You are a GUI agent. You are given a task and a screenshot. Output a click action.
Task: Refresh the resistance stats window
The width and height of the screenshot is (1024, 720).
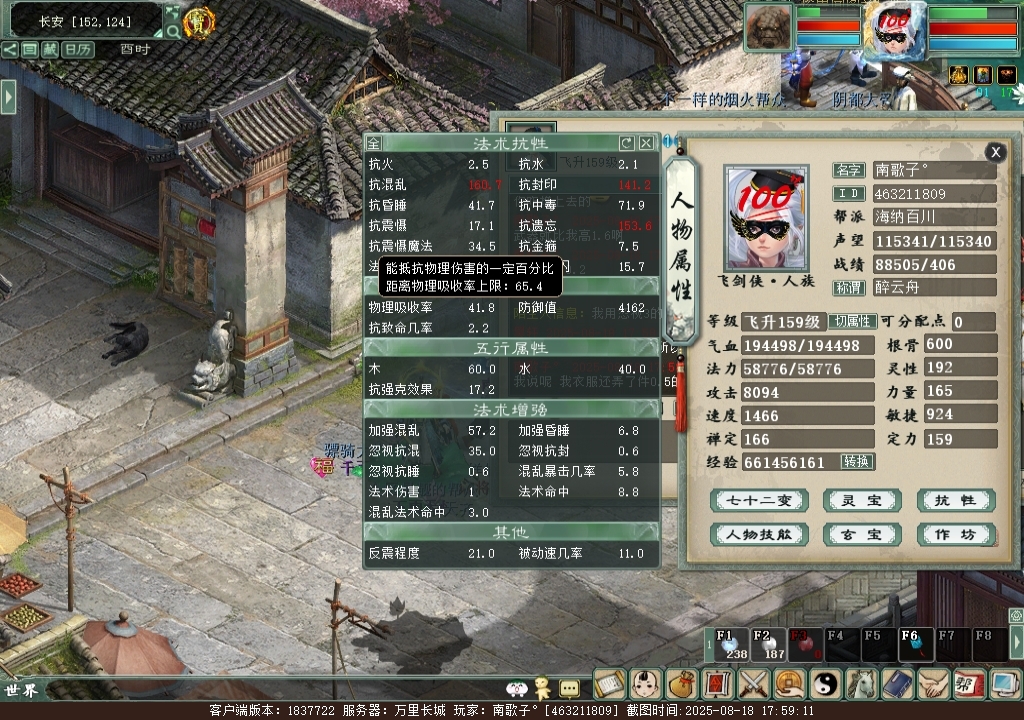627,143
